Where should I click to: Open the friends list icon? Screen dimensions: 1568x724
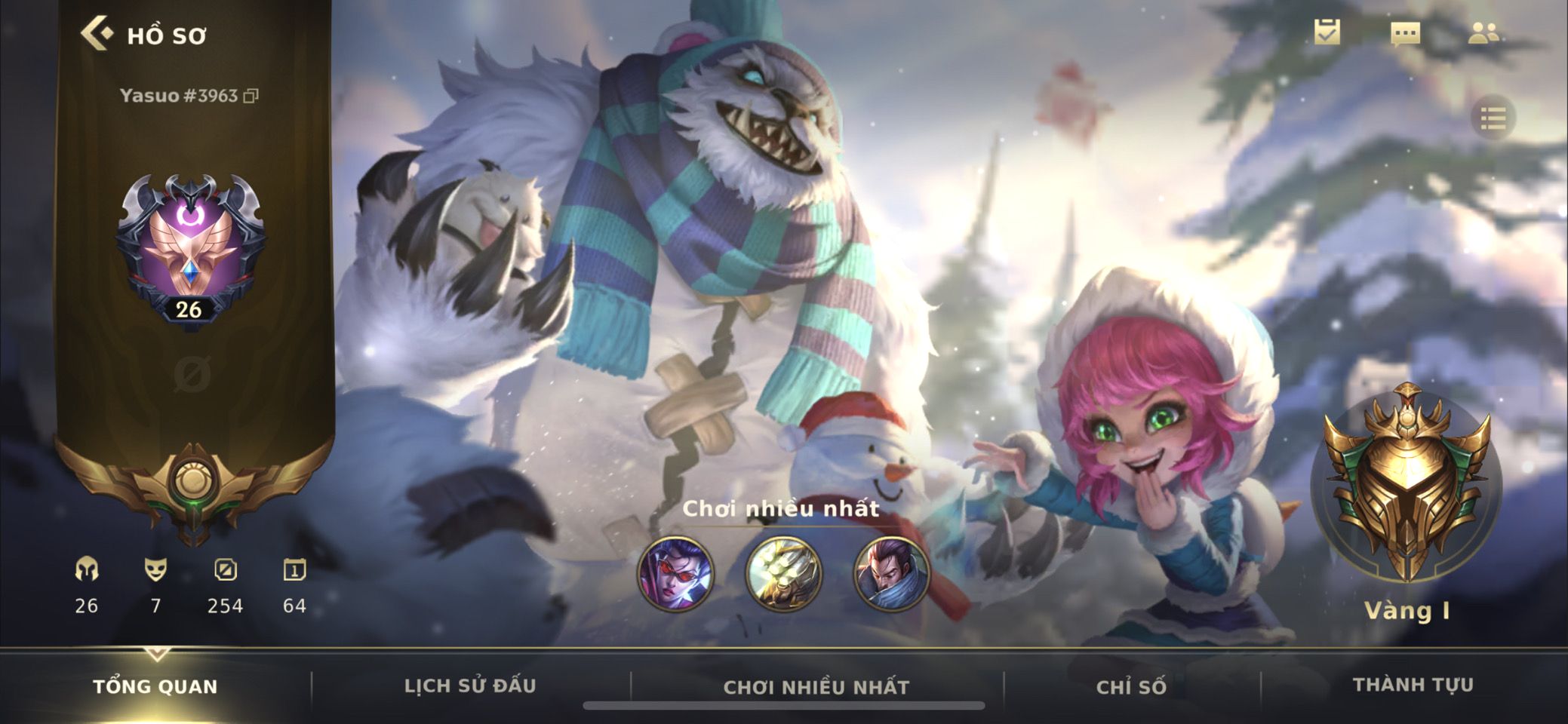pyautogui.click(x=1483, y=32)
